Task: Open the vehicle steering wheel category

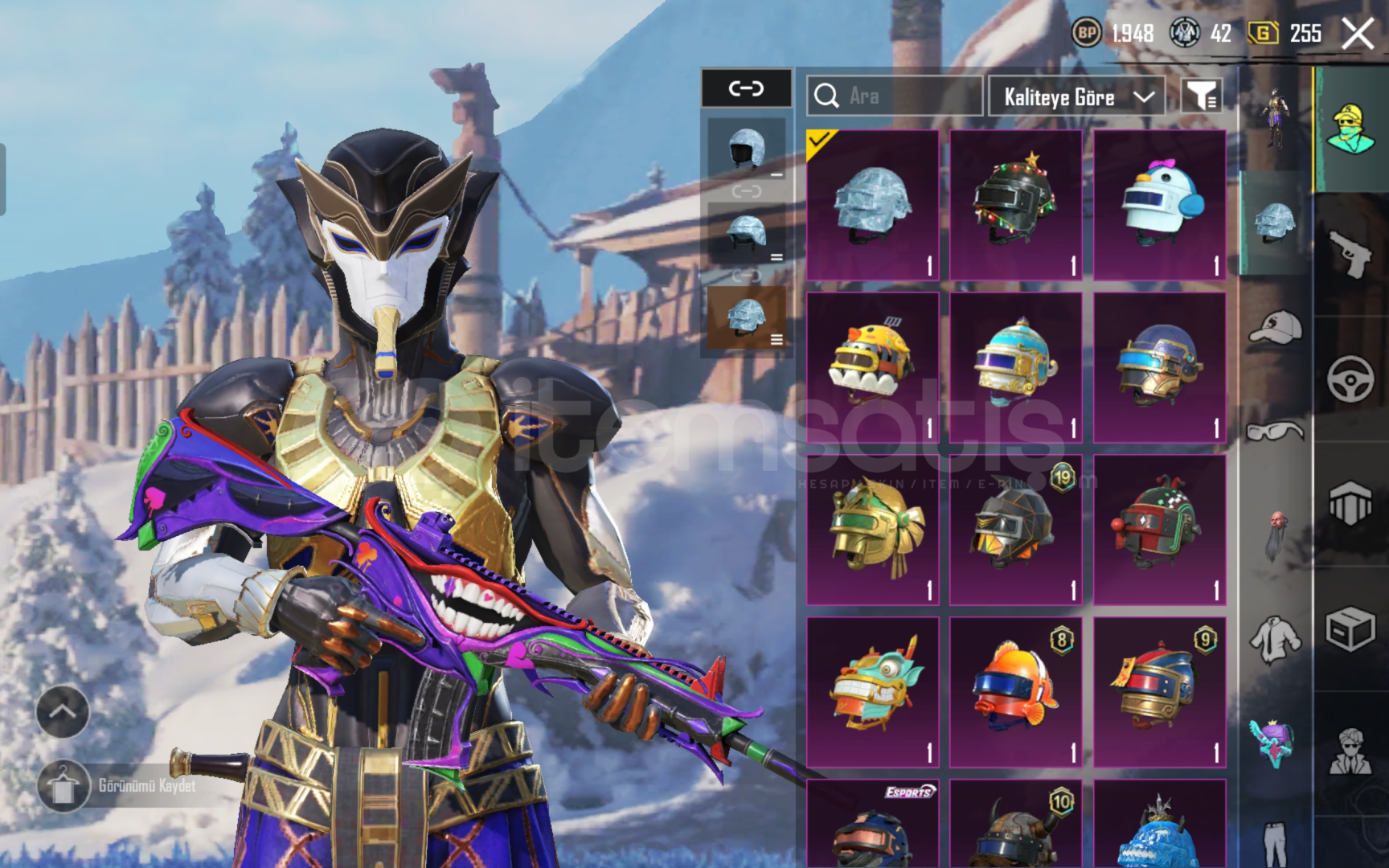Action: click(x=1350, y=378)
